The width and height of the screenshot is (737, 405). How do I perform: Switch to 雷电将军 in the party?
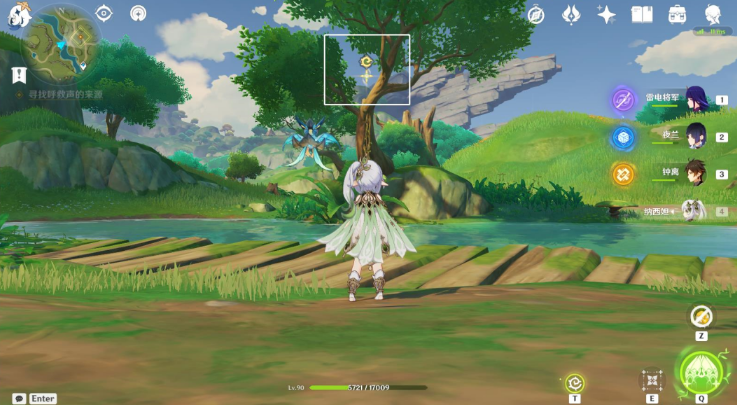coord(695,100)
